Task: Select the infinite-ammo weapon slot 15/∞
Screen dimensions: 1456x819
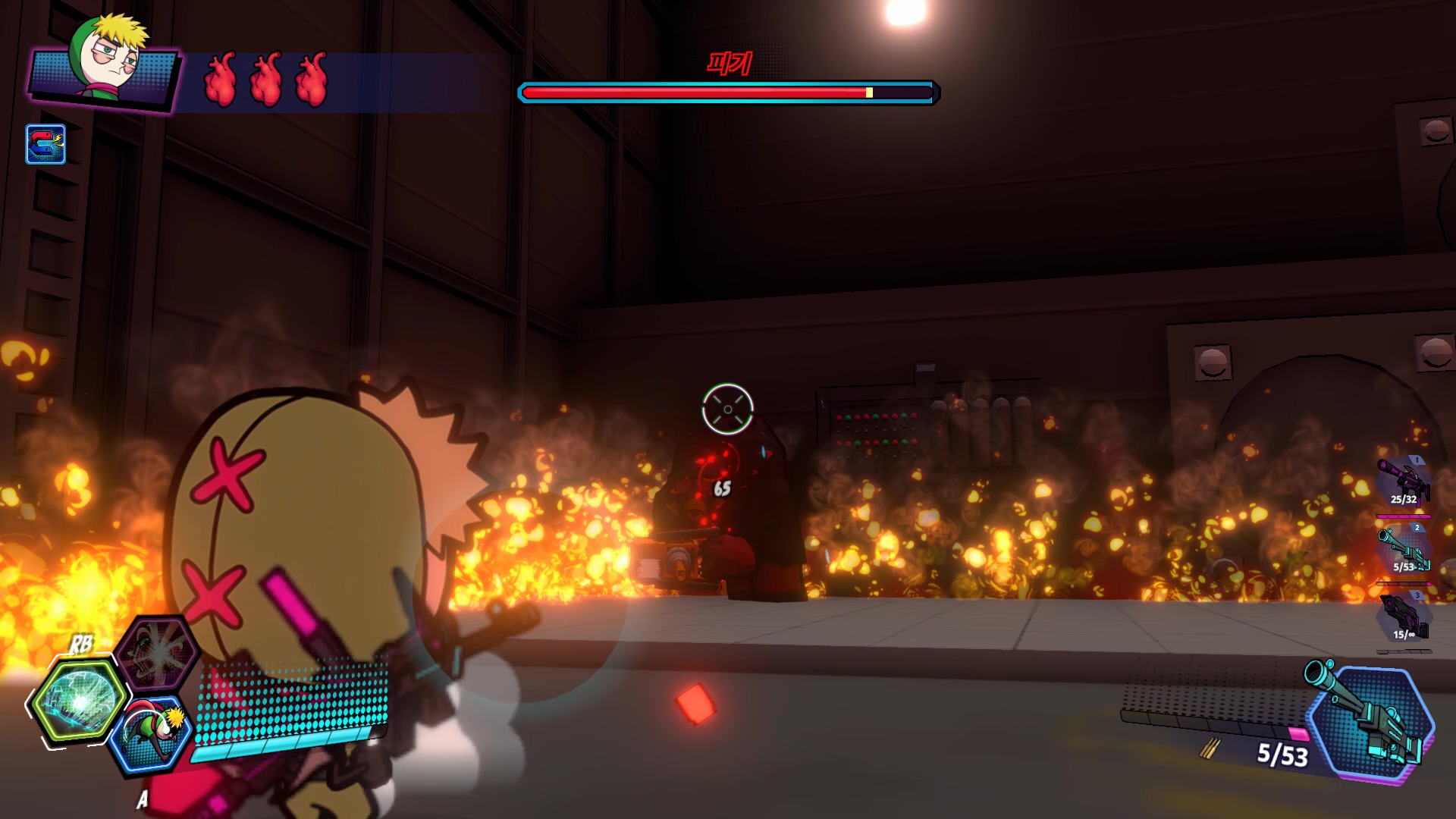Action: click(x=1404, y=618)
